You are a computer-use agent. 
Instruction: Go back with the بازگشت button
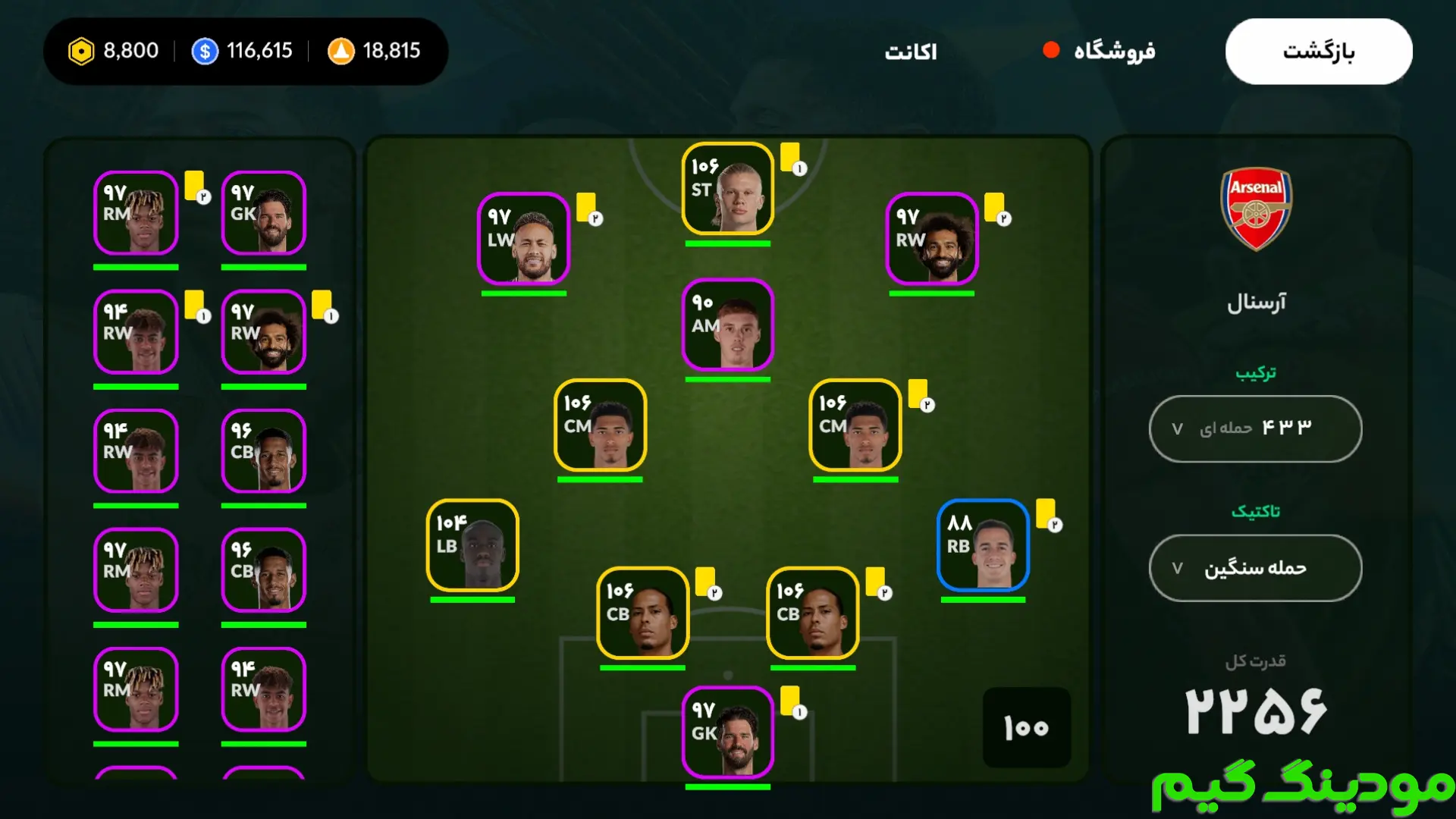1318,52
